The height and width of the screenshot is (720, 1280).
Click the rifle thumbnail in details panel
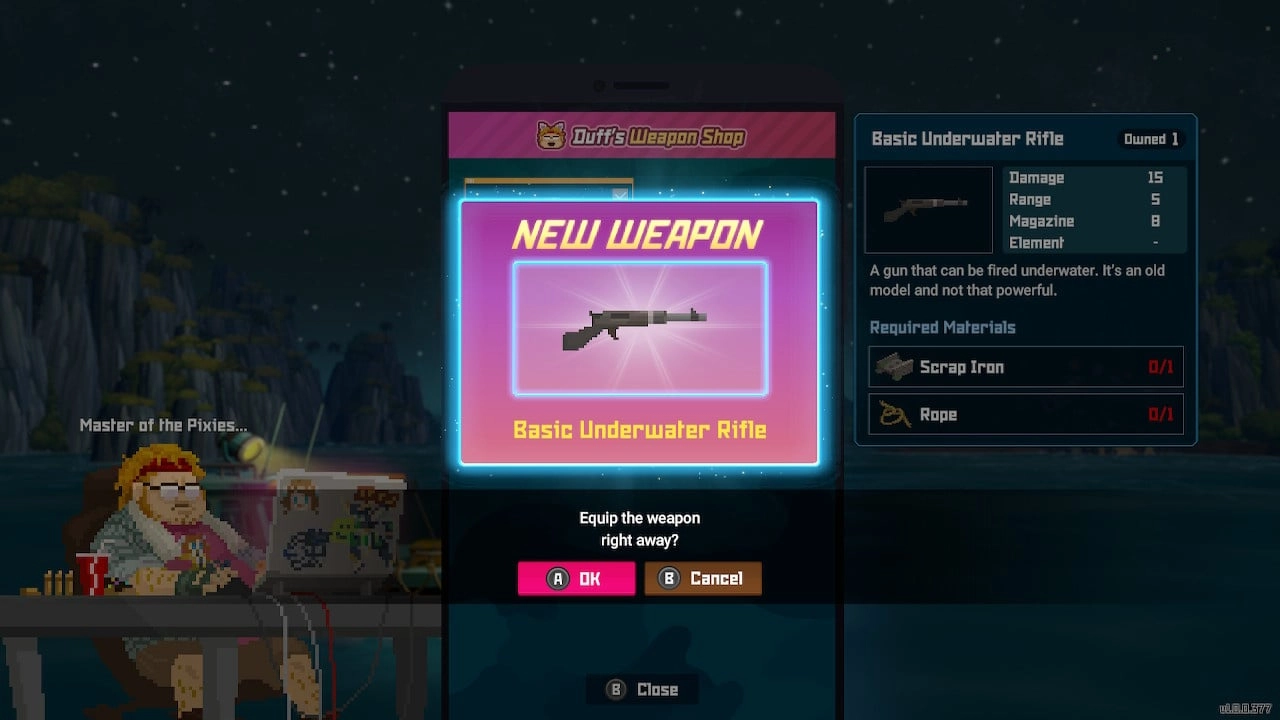(x=928, y=209)
